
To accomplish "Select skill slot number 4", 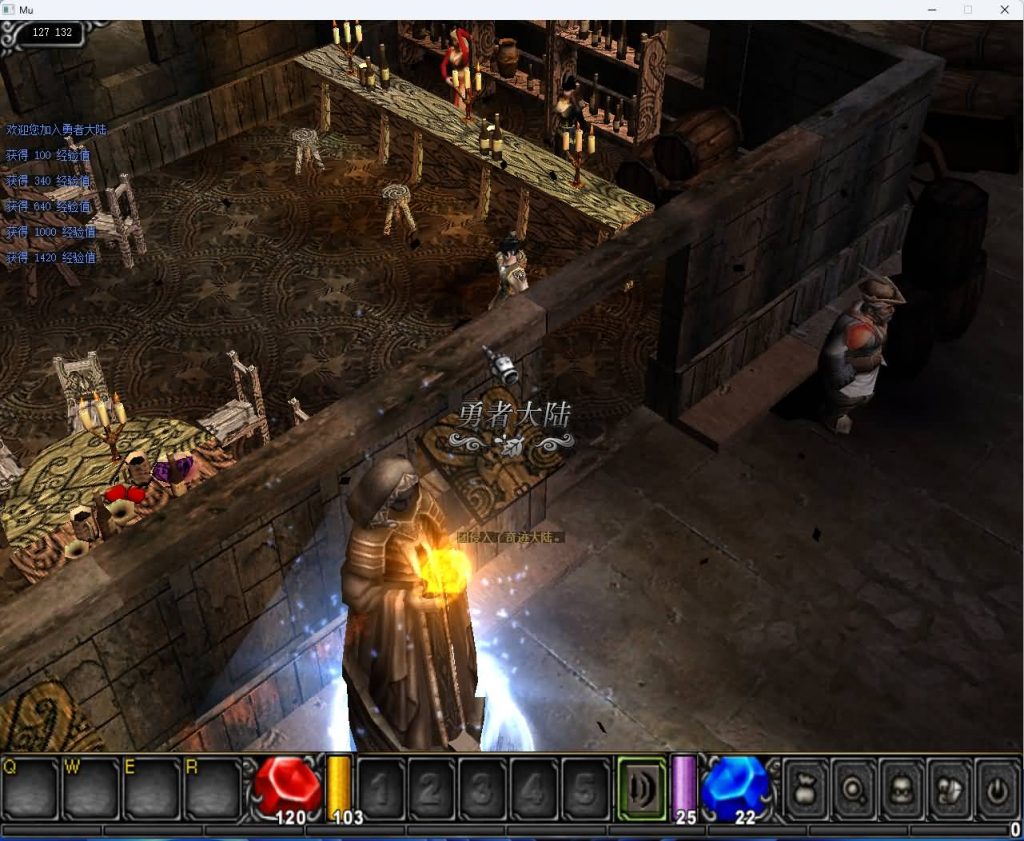I will click(x=534, y=789).
